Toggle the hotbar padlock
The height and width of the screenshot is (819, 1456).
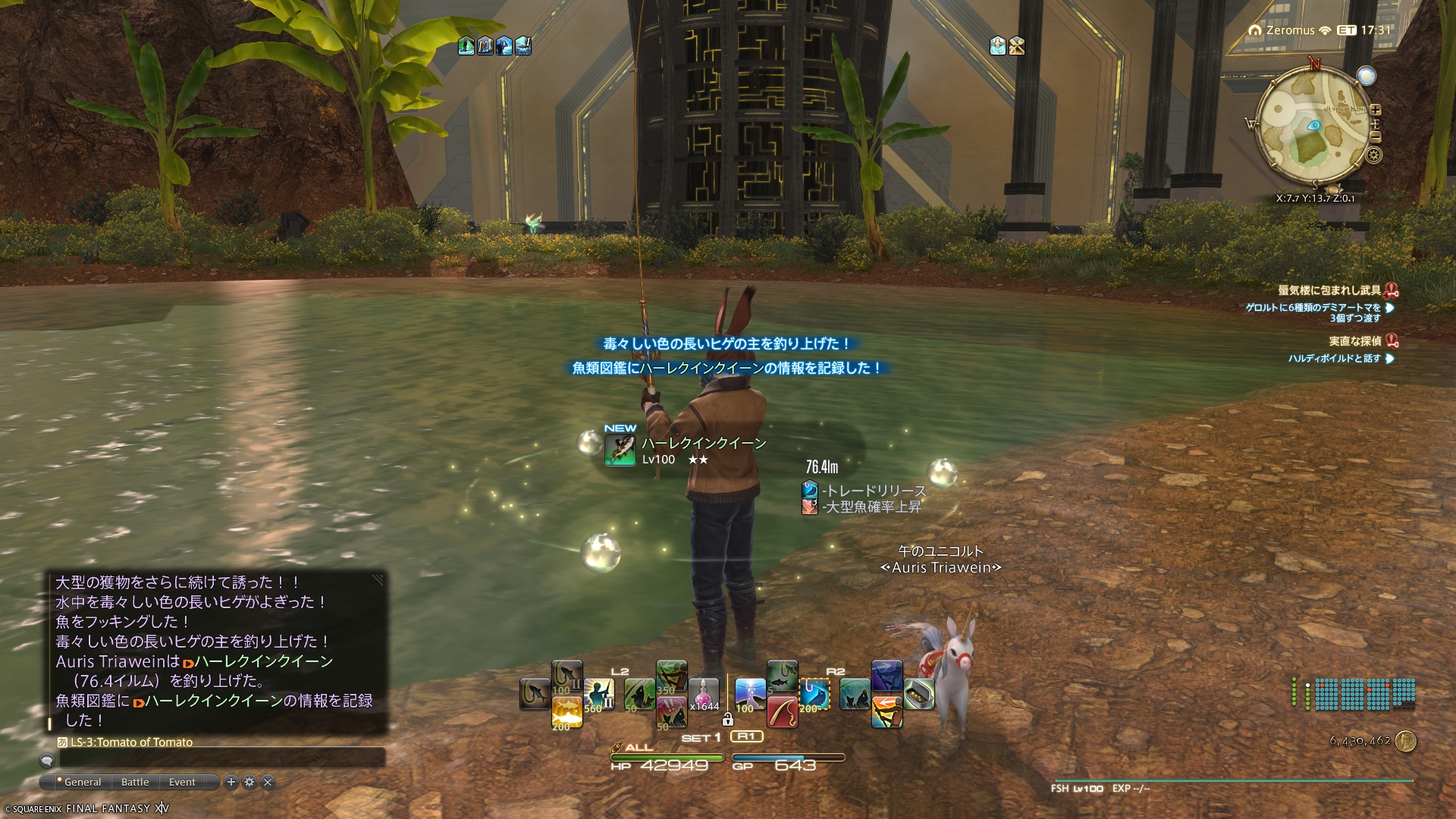coord(728,719)
